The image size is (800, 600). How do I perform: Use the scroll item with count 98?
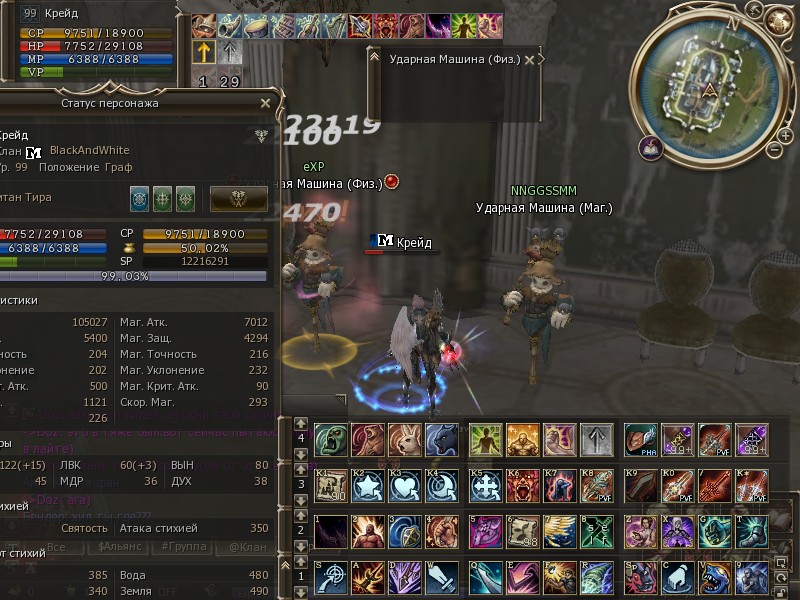tap(522, 532)
